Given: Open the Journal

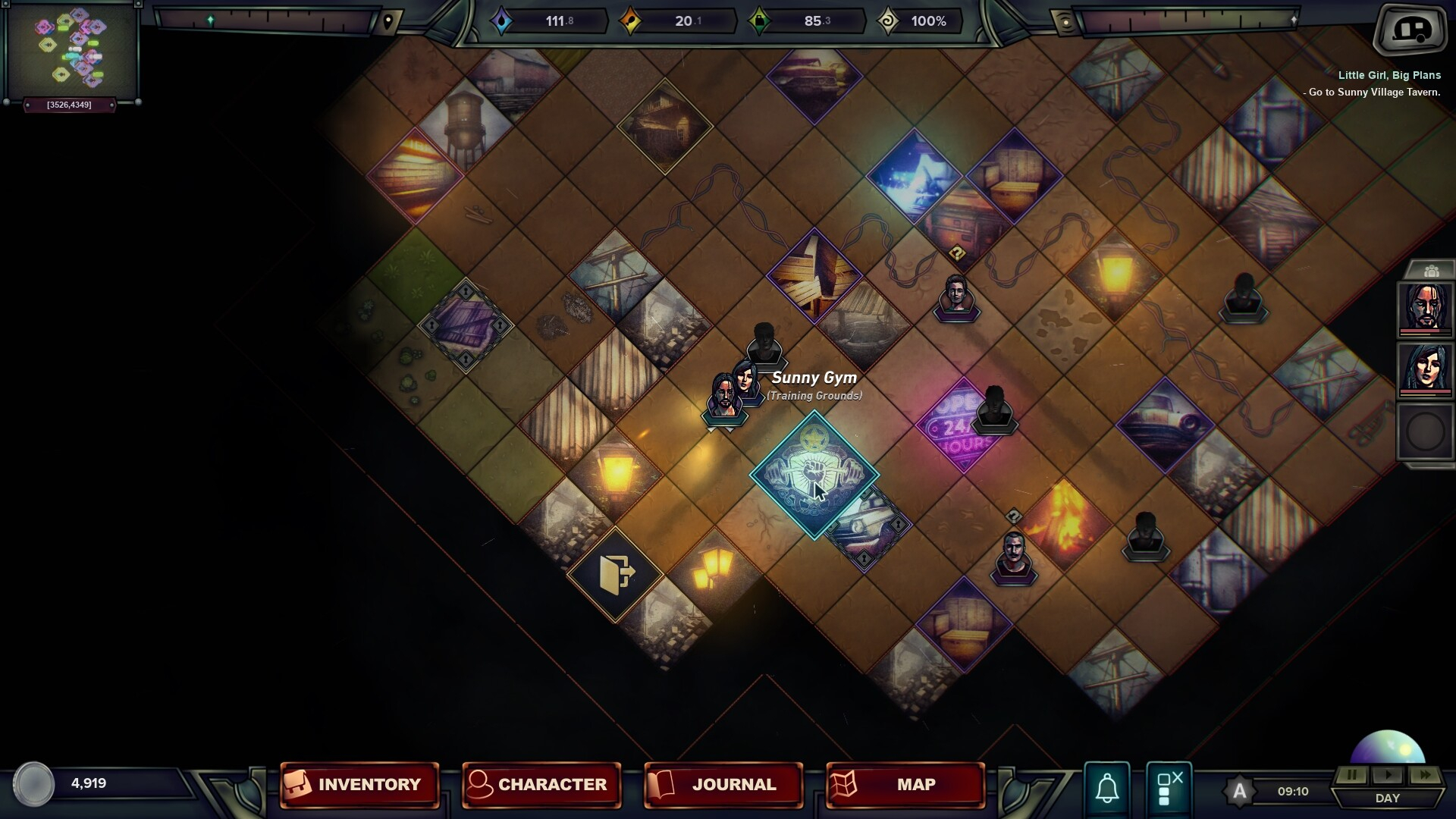Looking at the screenshot, I should click(723, 784).
